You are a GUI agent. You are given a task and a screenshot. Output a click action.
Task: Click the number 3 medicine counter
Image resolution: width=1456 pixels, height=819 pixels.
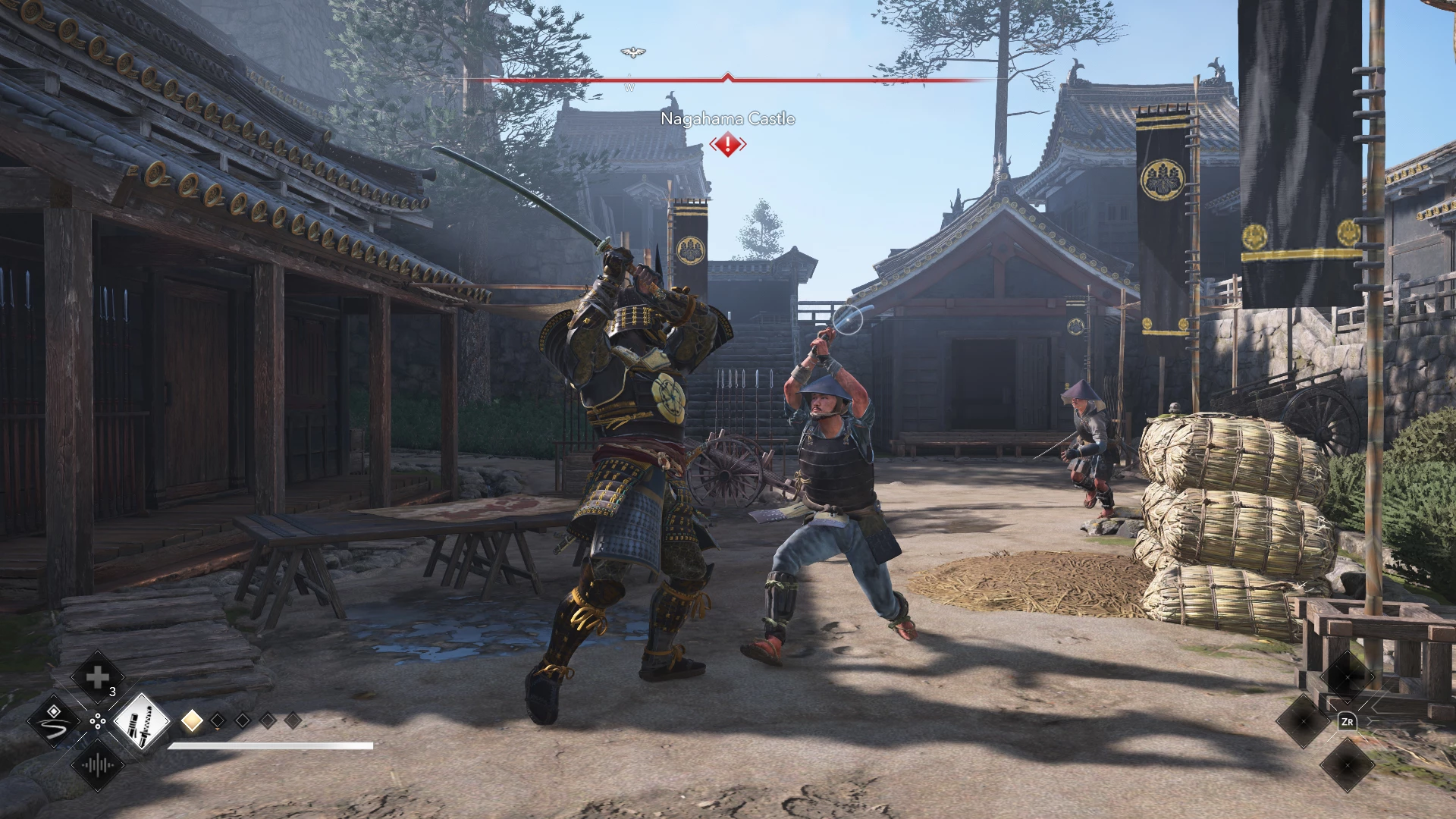click(x=112, y=692)
